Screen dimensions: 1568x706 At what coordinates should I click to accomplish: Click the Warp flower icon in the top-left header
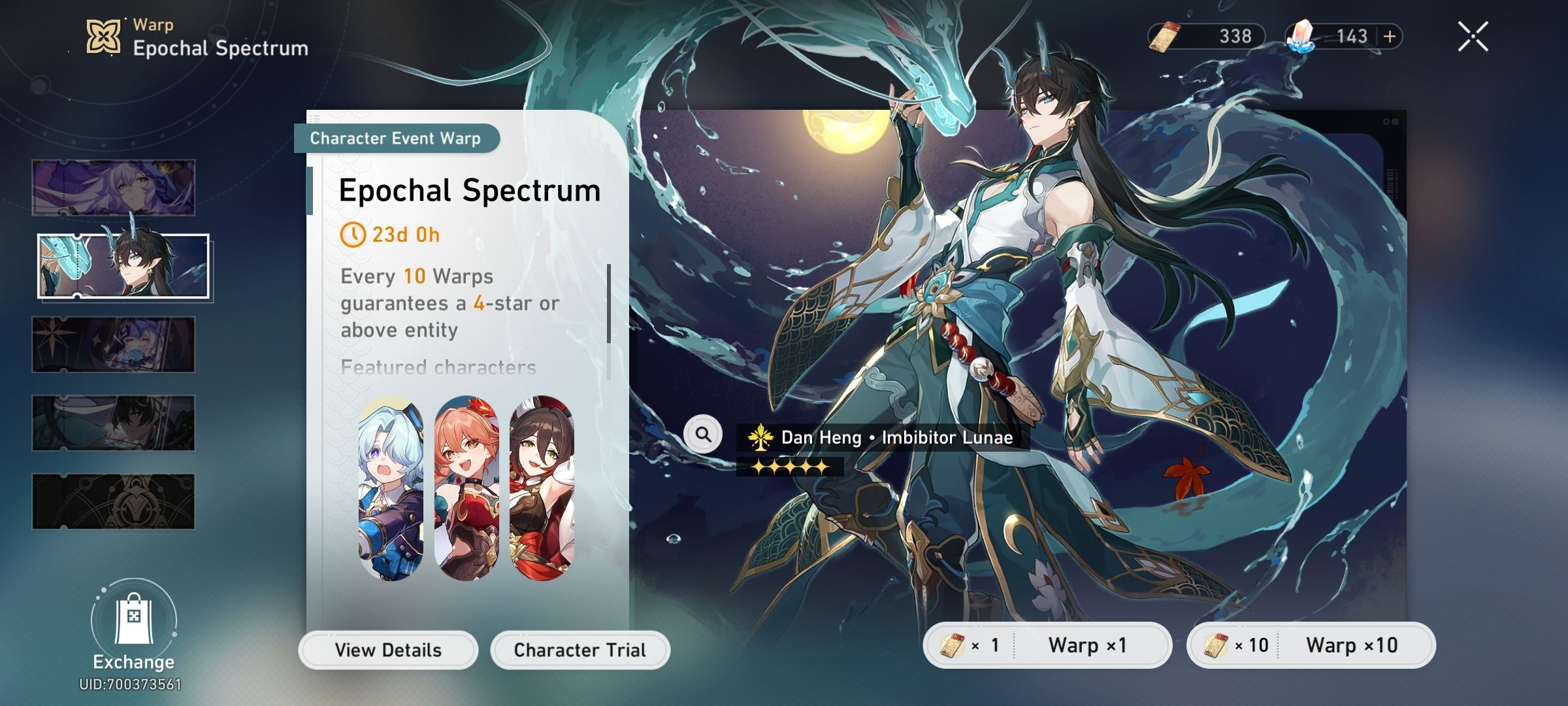tap(105, 36)
